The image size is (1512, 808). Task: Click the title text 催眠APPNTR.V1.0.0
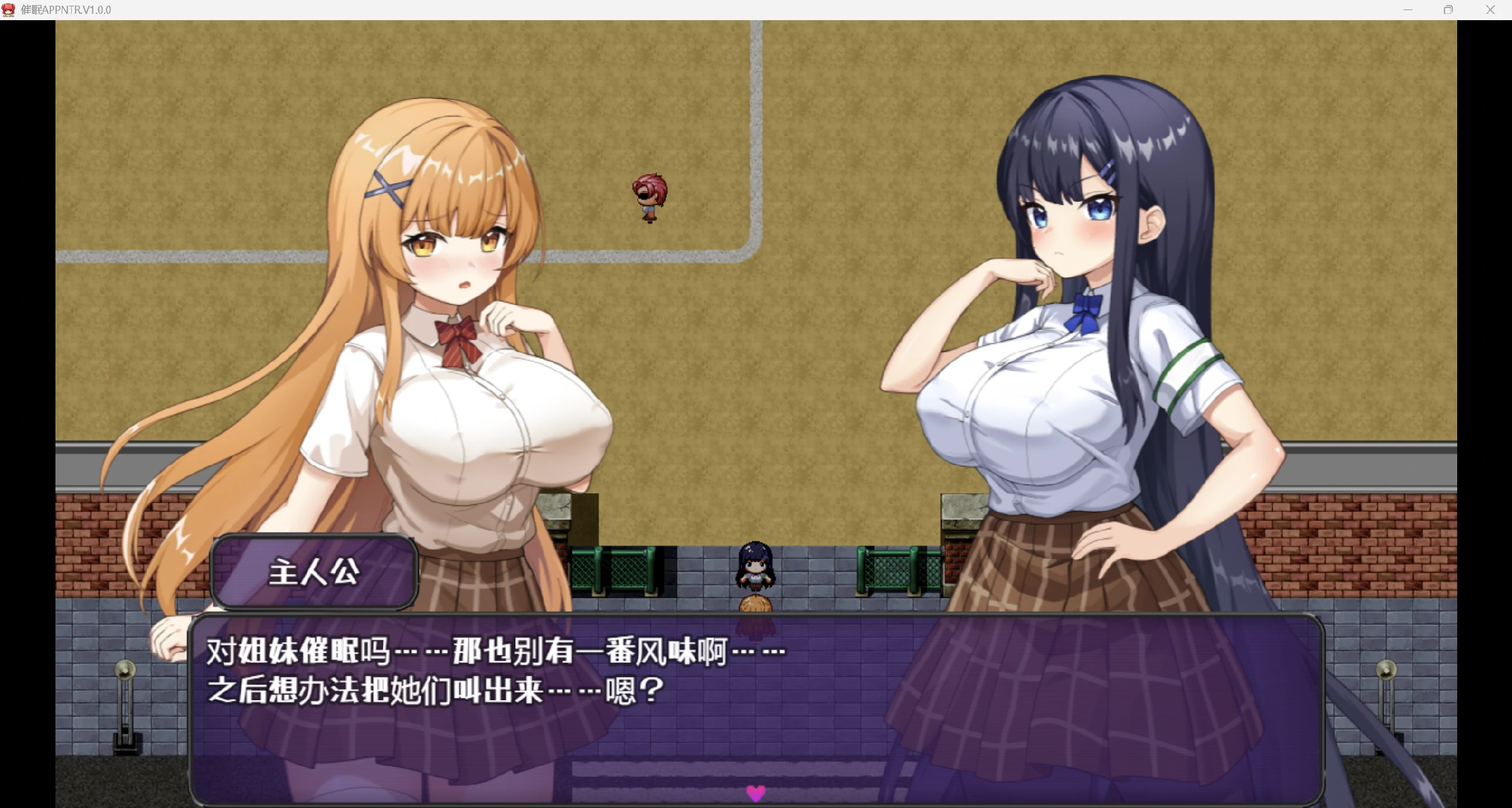coord(65,9)
